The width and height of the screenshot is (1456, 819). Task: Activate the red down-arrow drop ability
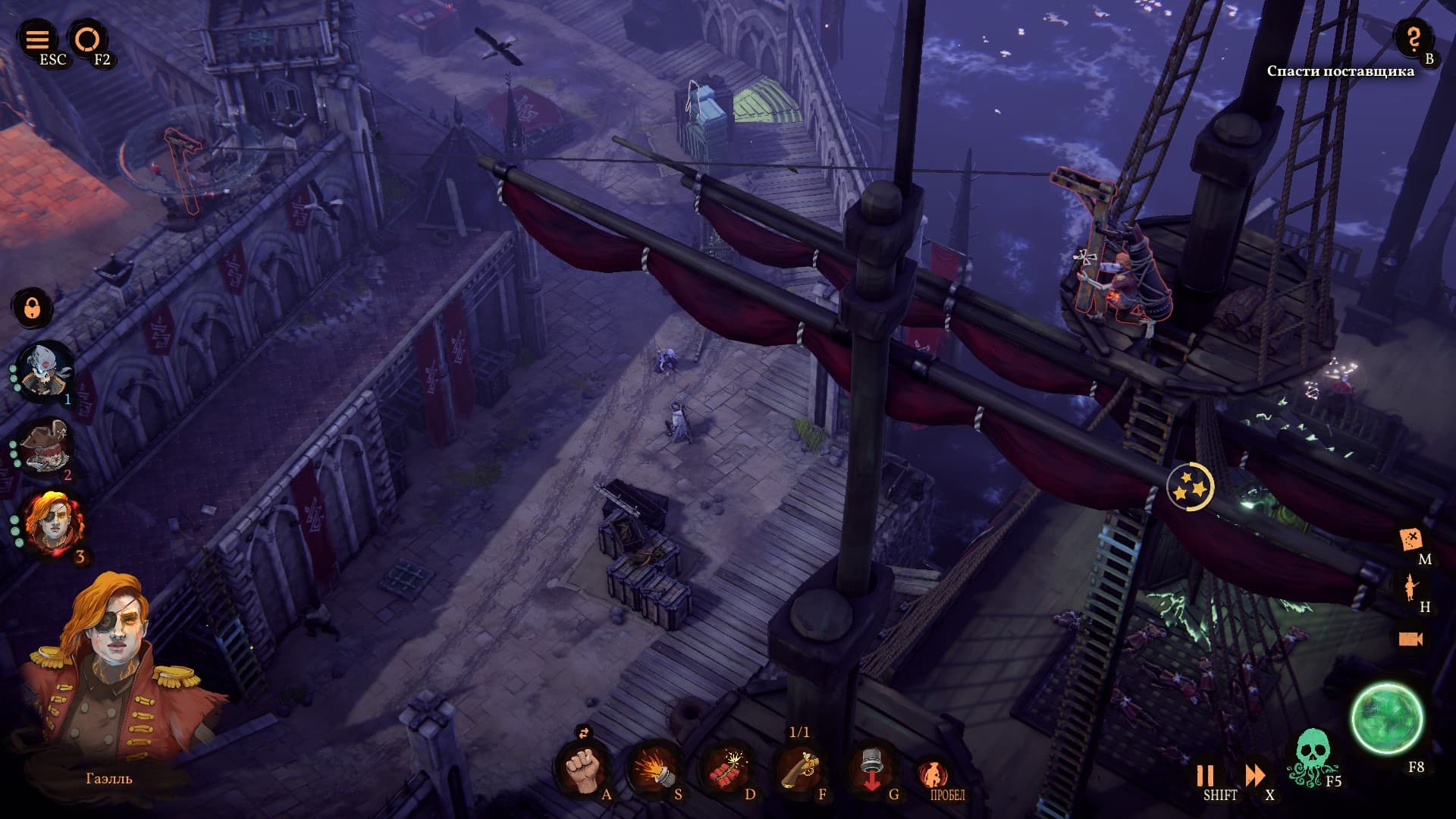click(871, 767)
